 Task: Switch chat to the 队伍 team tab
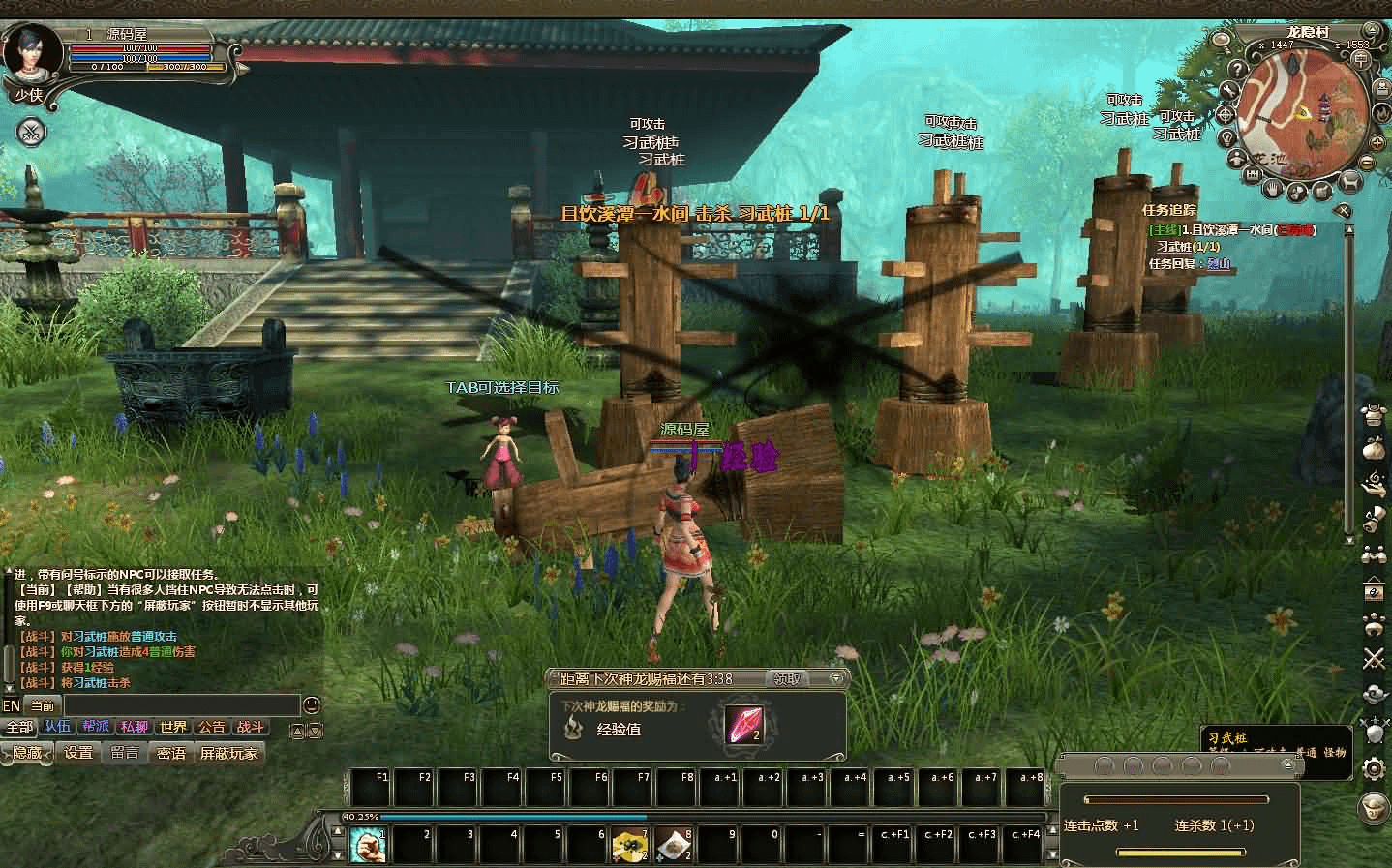(x=57, y=727)
